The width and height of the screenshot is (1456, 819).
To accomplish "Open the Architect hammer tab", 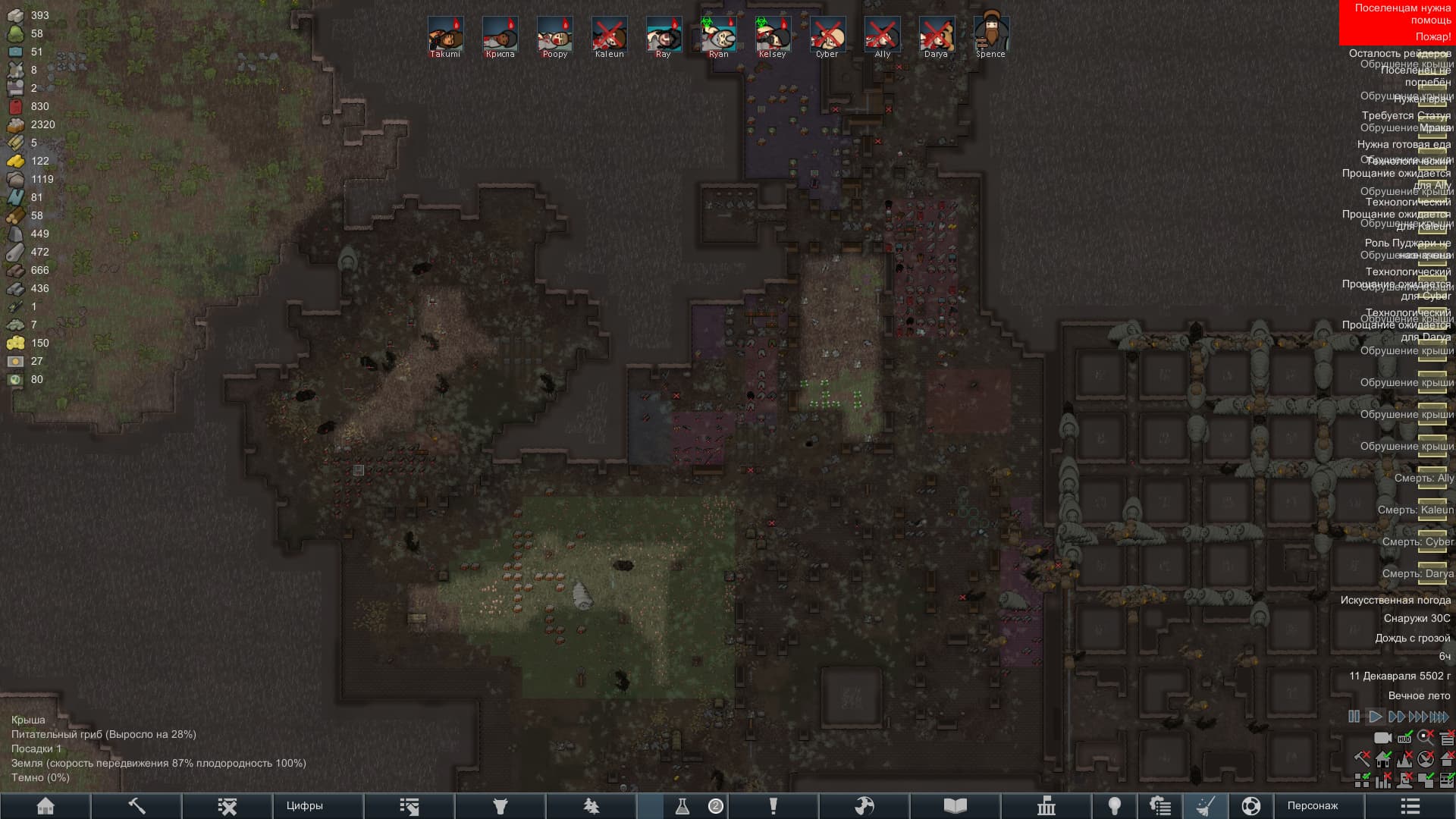I will pyautogui.click(x=136, y=806).
